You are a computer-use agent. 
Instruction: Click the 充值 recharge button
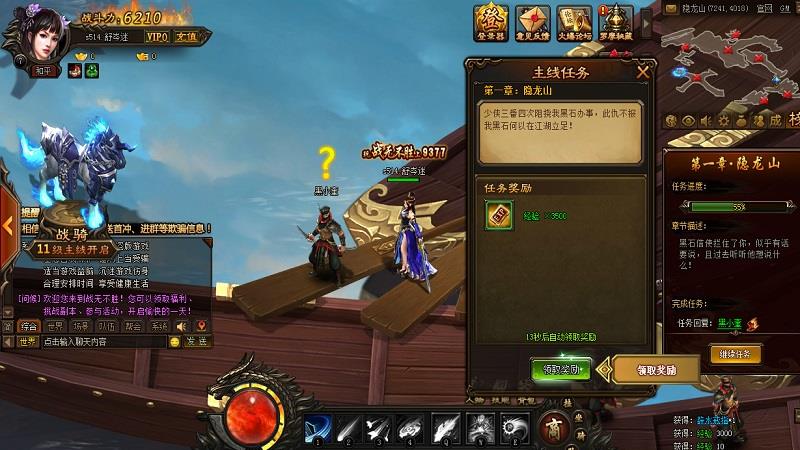pos(187,36)
